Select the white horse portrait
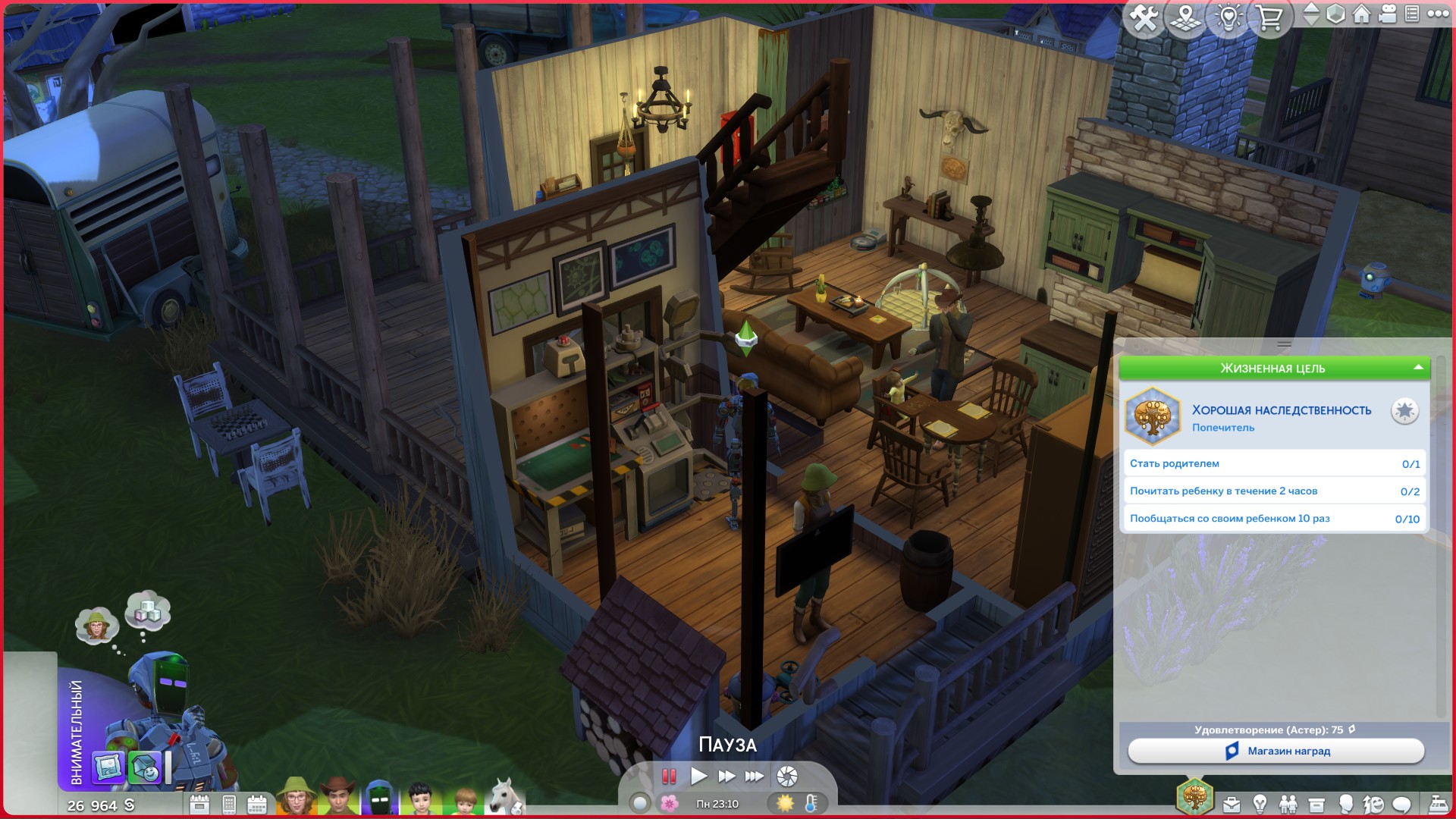 pos(504,798)
